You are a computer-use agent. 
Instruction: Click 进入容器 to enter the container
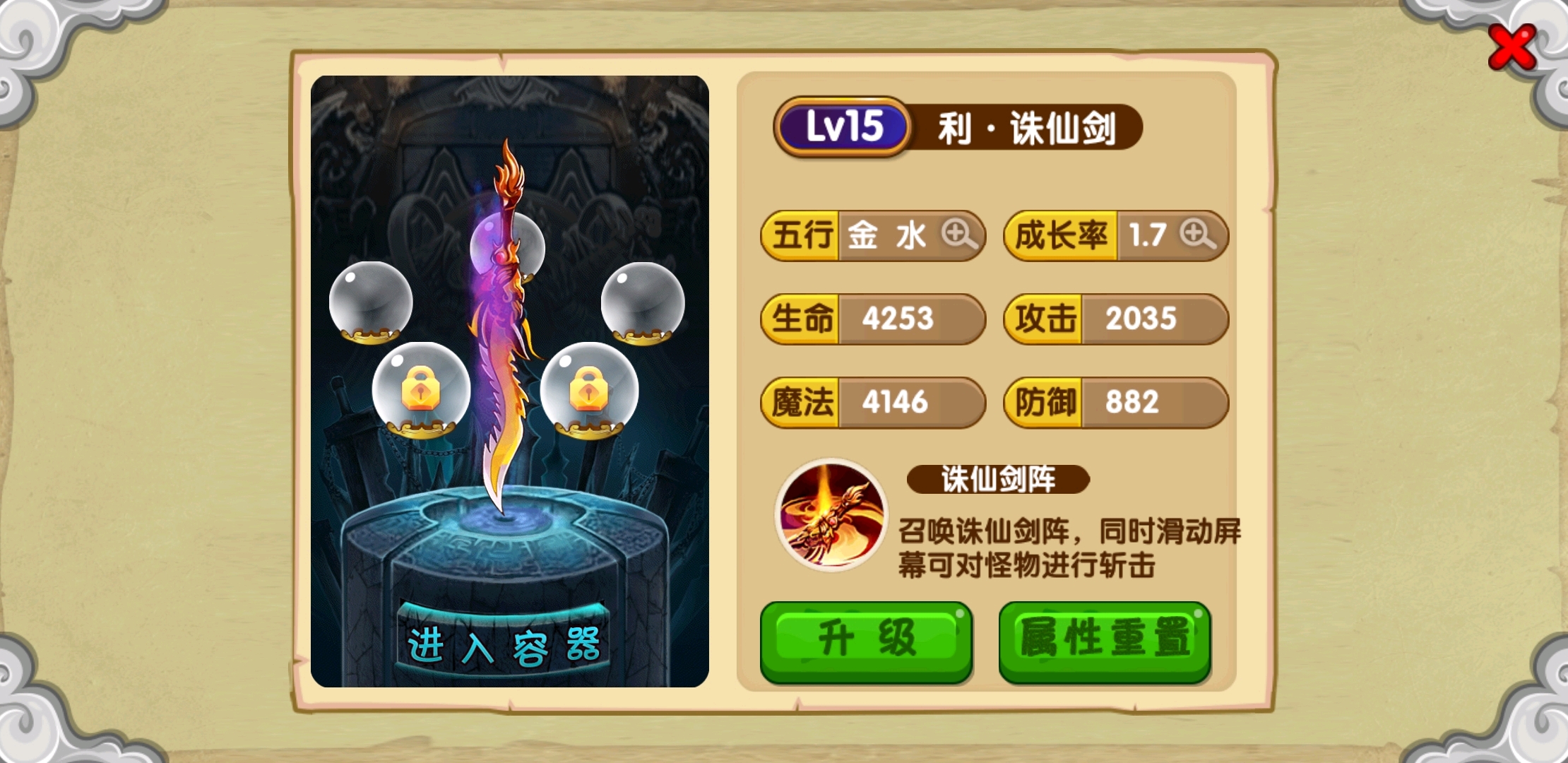(x=503, y=644)
